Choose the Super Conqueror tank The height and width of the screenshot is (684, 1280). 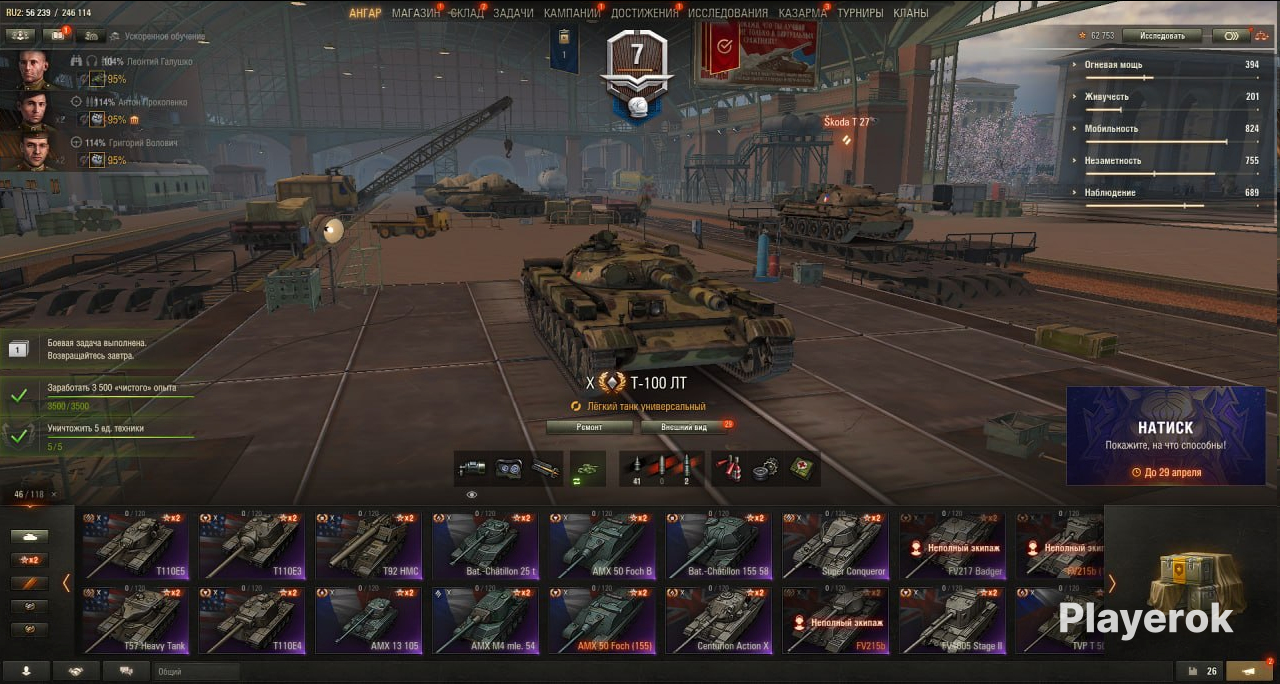pyautogui.click(x=836, y=546)
